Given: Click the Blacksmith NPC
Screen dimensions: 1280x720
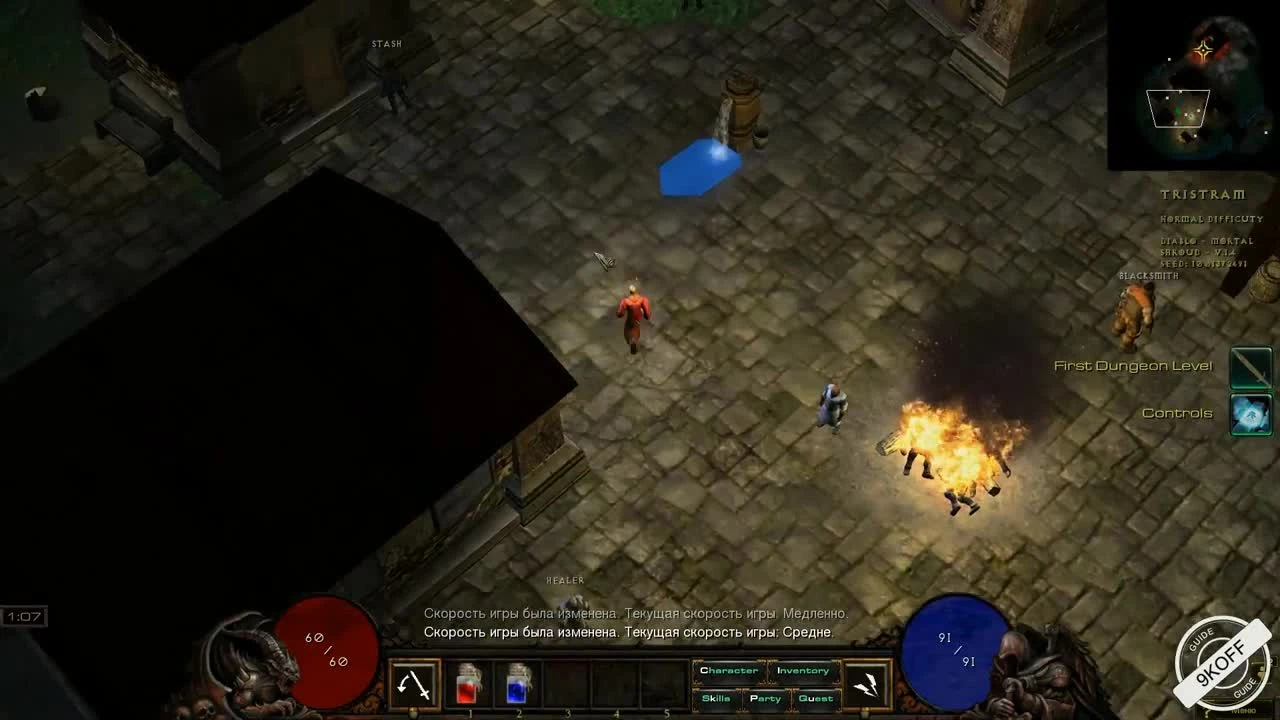Looking at the screenshot, I should click(x=1135, y=310).
